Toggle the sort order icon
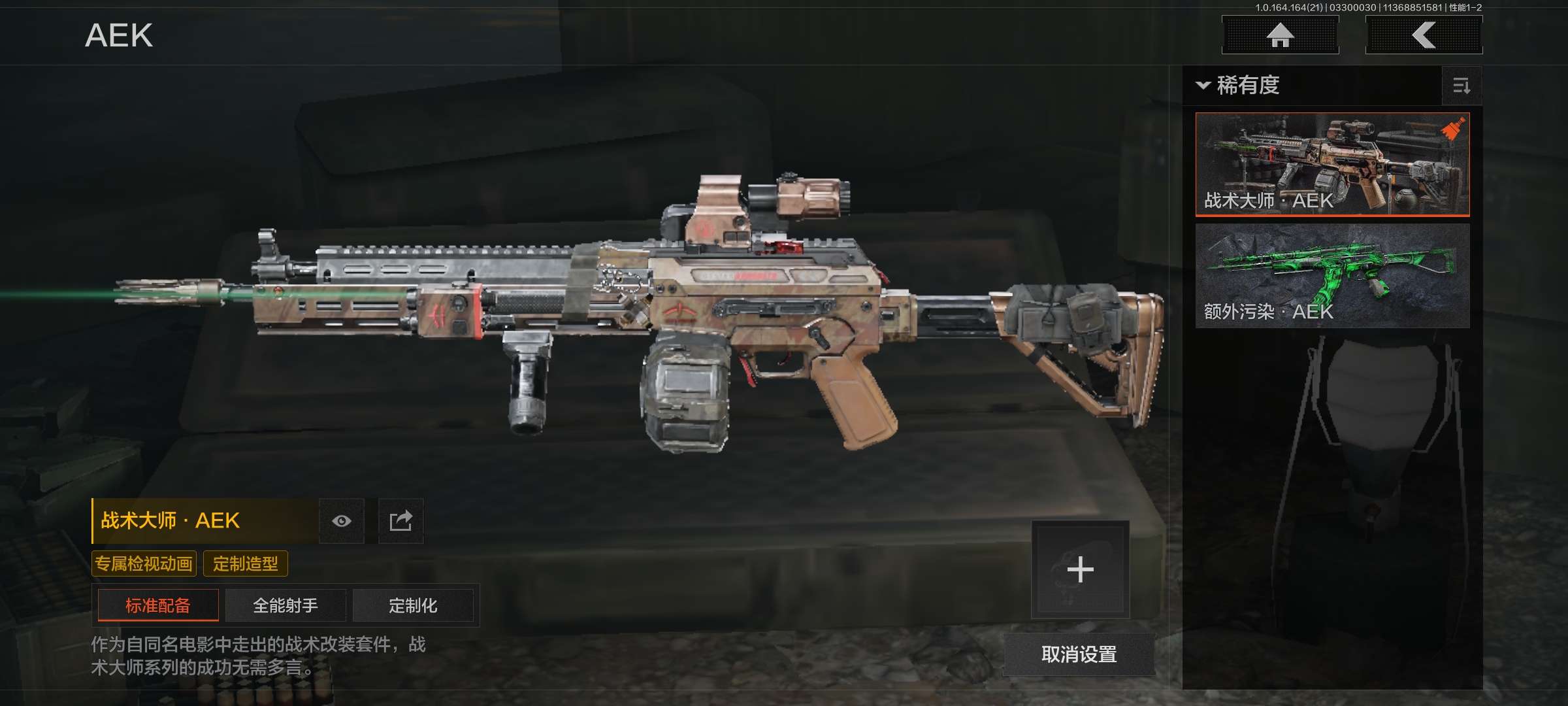This screenshot has width=1568, height=706. coord(1462,86)
